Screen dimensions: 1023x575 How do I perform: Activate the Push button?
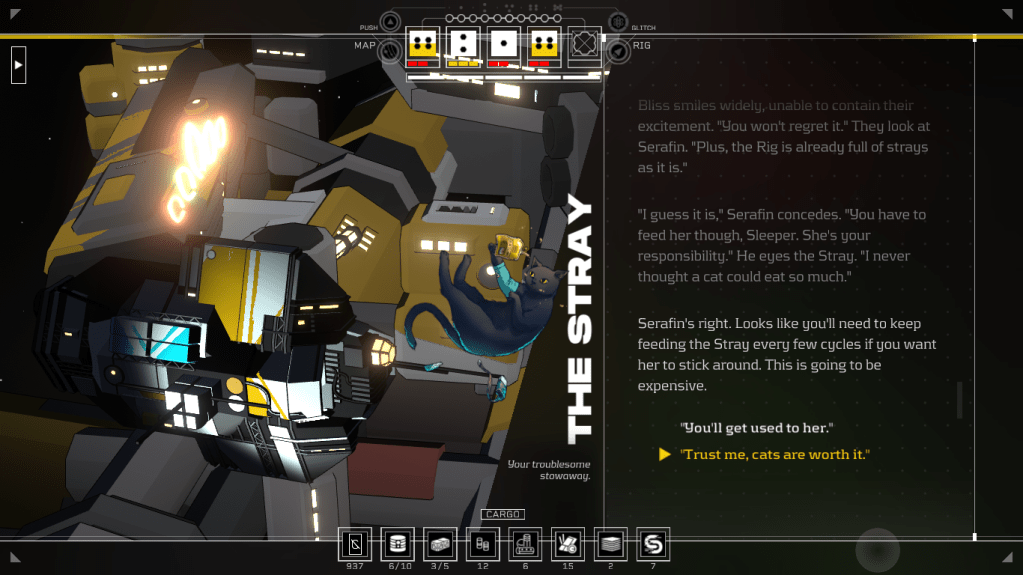[389, 23]
